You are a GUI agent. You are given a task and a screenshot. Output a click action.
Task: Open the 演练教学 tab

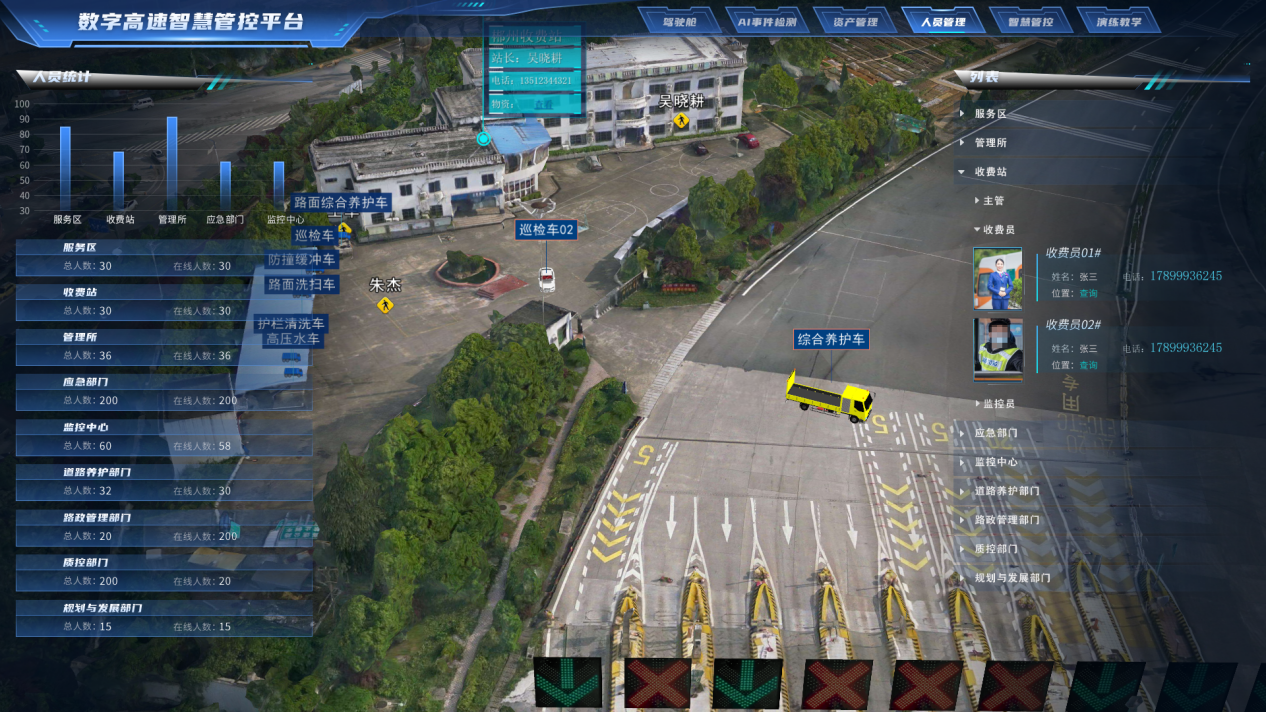coord(1117,21)
